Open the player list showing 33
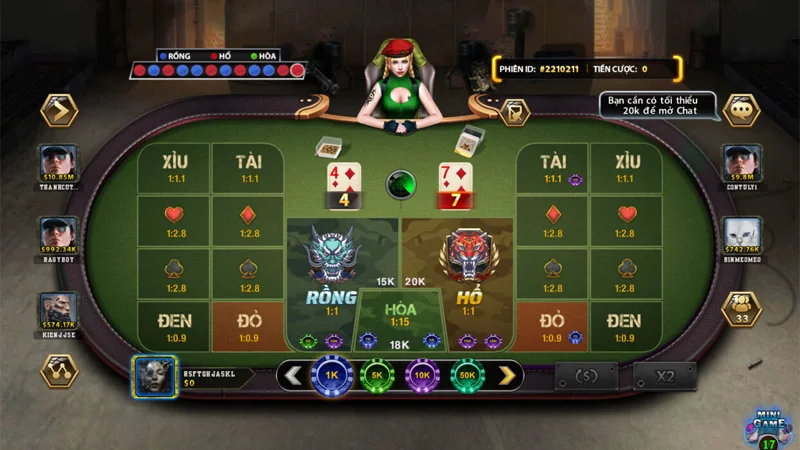The width and height of the screenshot is (800, 450). tap(741, 309)
